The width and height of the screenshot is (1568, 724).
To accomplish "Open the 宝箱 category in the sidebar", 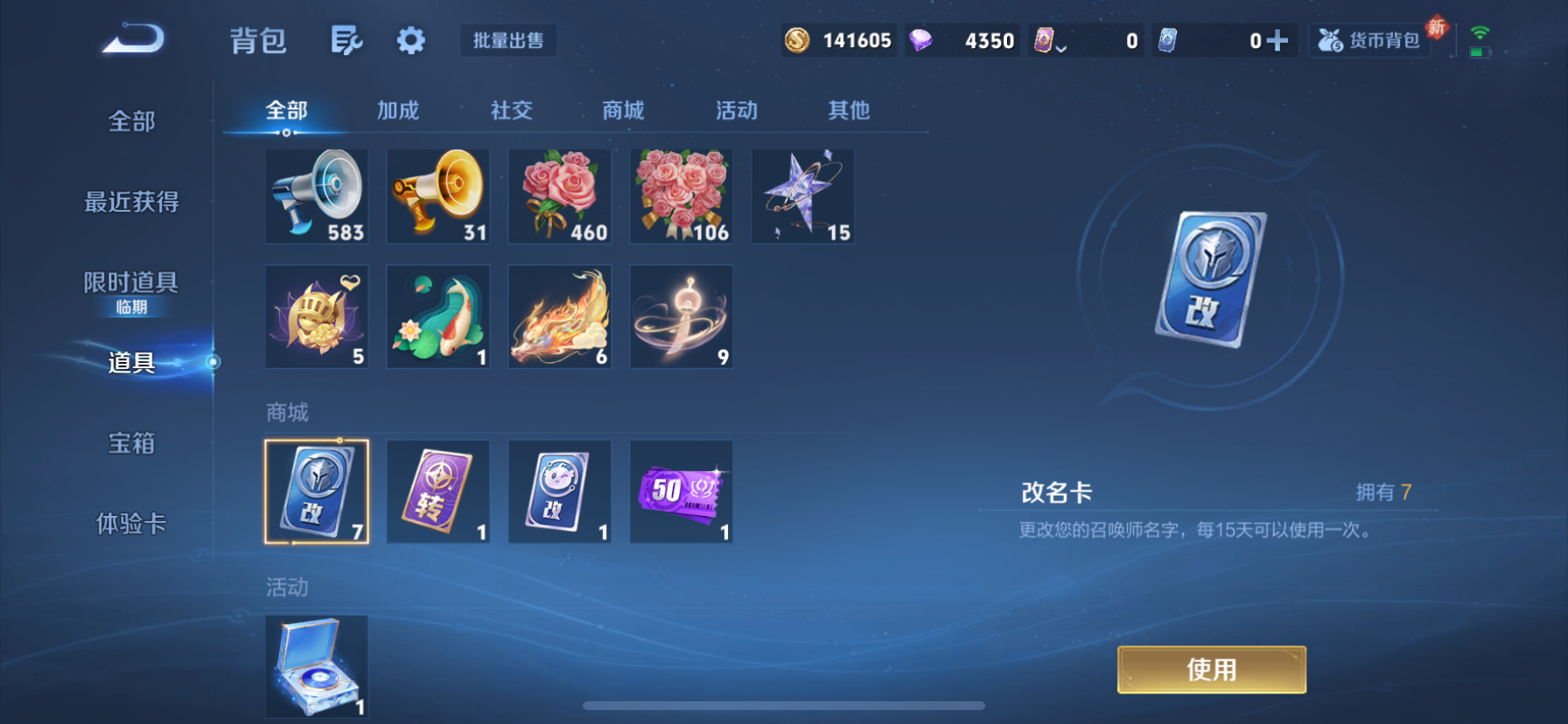I will pyautogui.click(x=131, y=444).
